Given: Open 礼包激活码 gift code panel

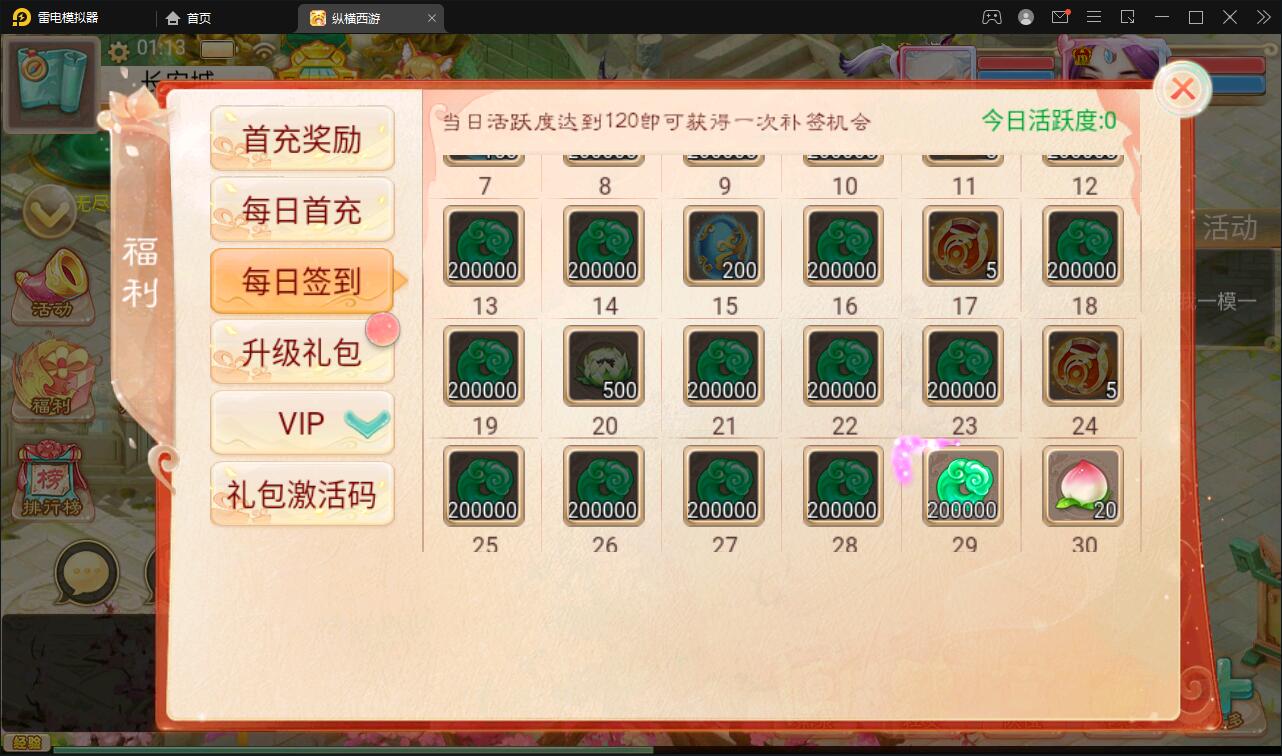Looking at the screenshot, I should pyautogui.click(x=302, y=494).
